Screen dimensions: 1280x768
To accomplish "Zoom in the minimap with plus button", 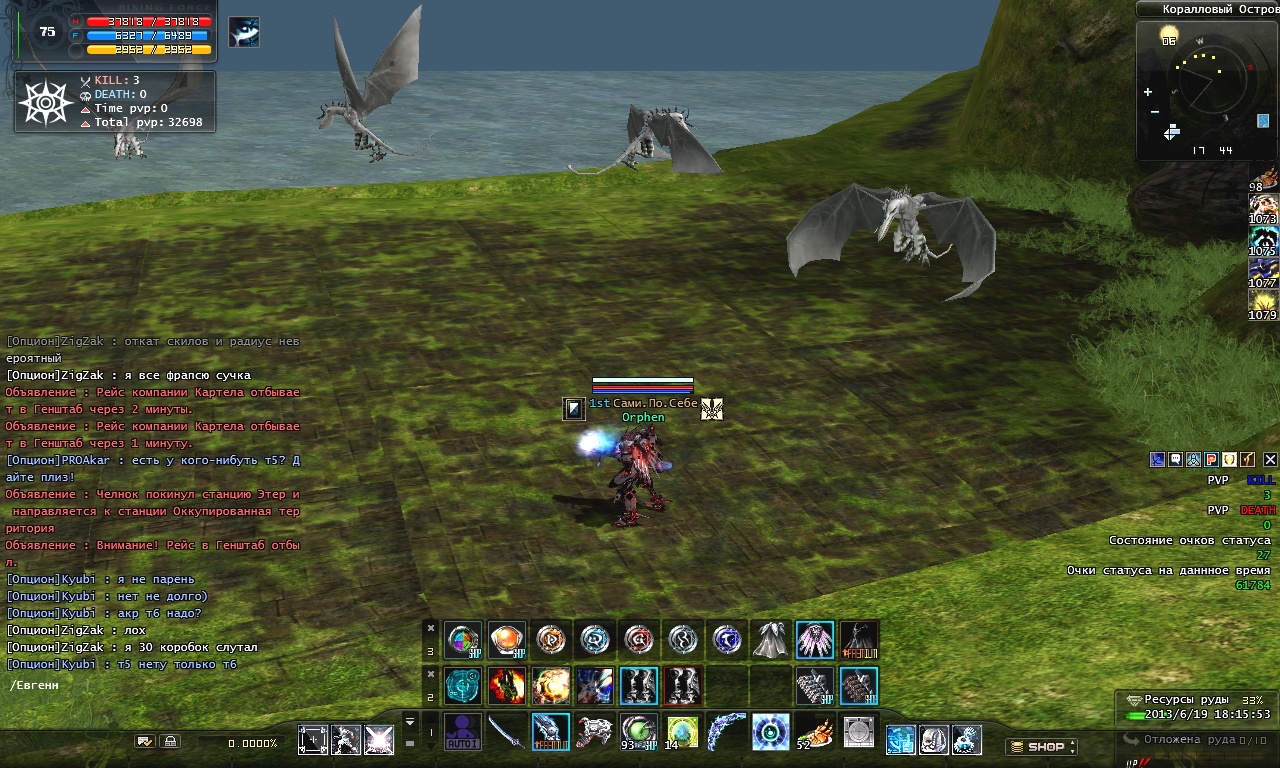I will [x=1148, y=92].
